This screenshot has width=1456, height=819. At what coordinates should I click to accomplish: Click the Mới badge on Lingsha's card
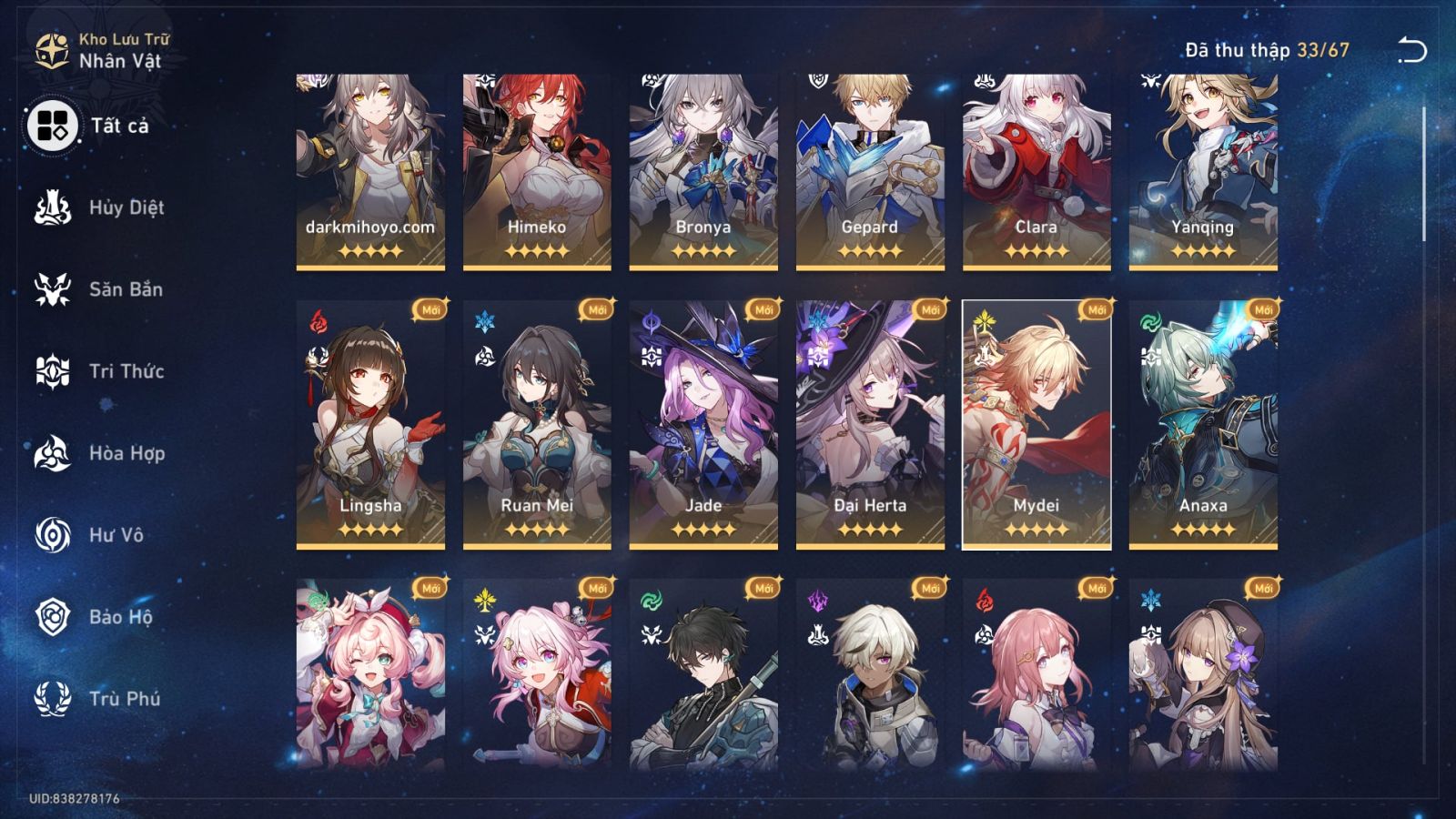[x=430, y=310]
